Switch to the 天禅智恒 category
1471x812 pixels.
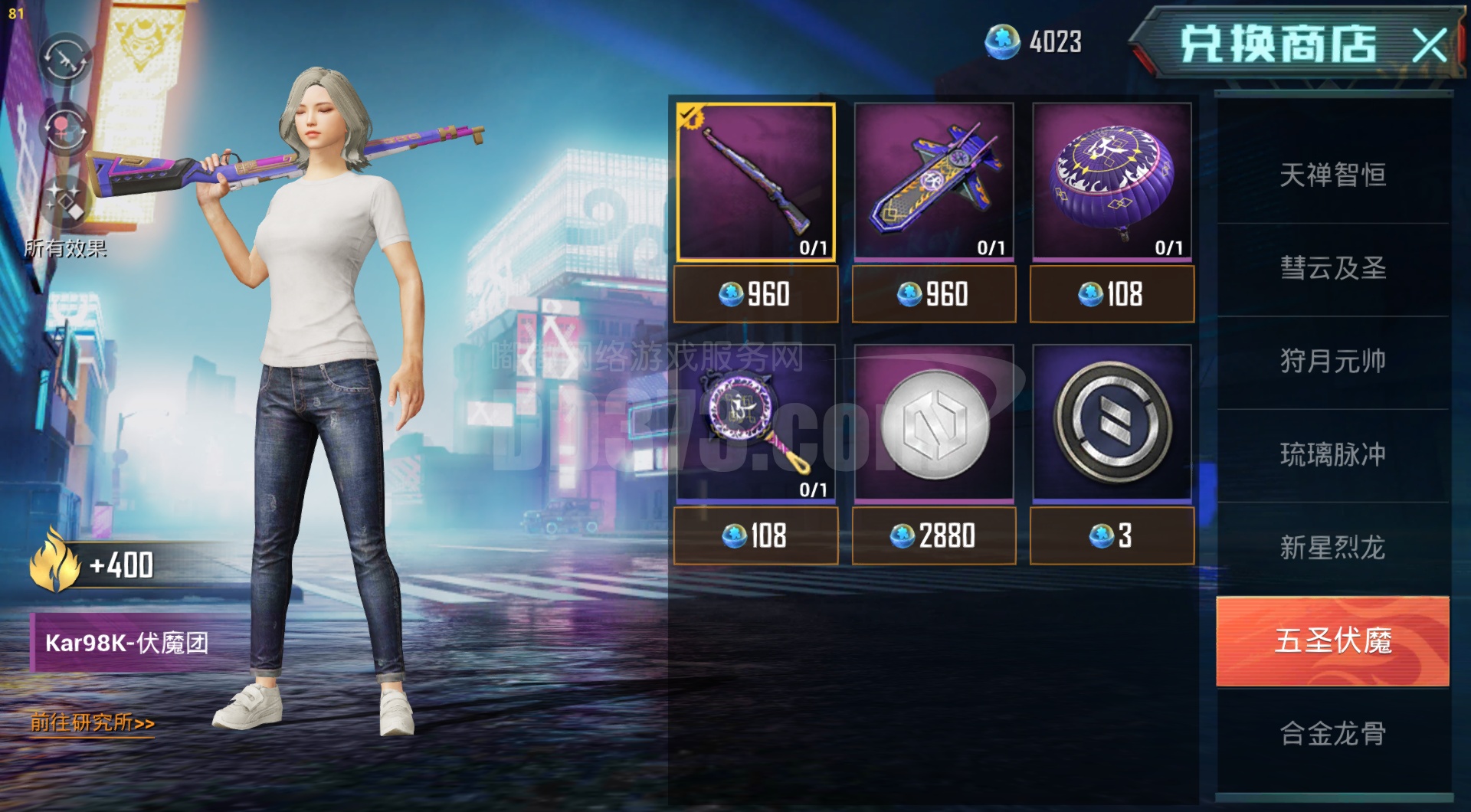[x=1332, y=175]
